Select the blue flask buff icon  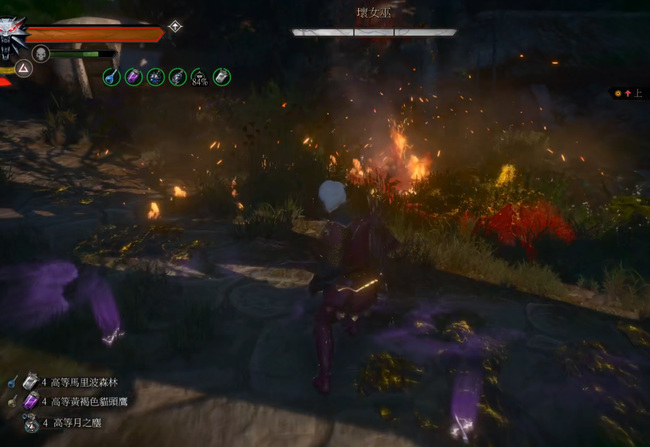click(x=109, y=76)
